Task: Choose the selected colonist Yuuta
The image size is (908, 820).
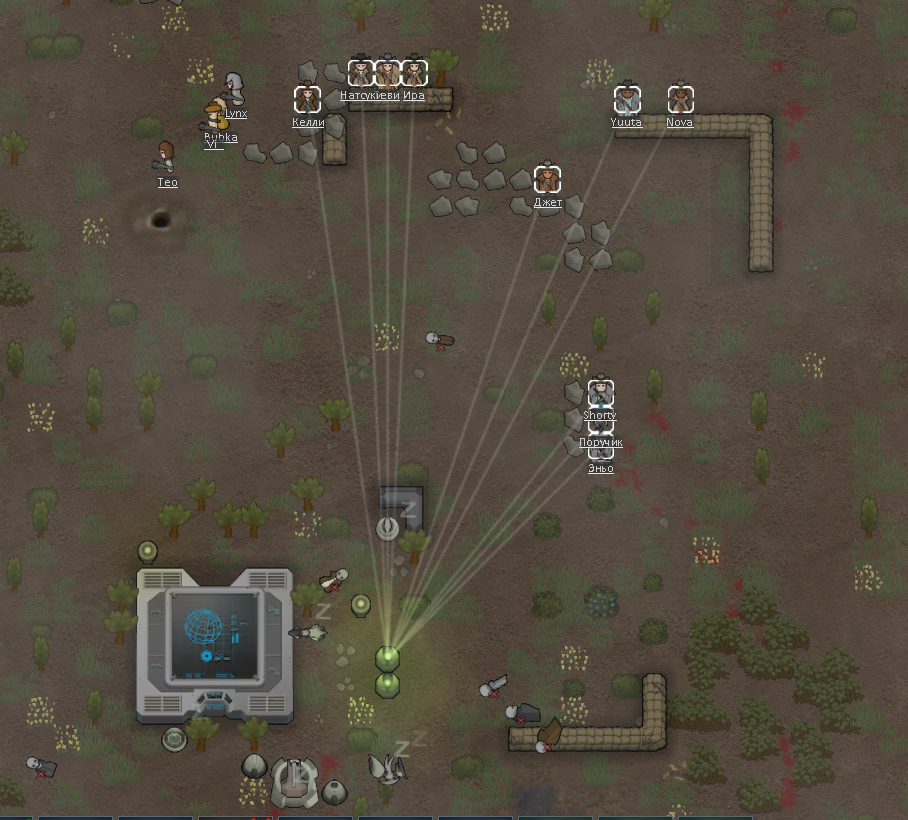Action: [627, 100]
